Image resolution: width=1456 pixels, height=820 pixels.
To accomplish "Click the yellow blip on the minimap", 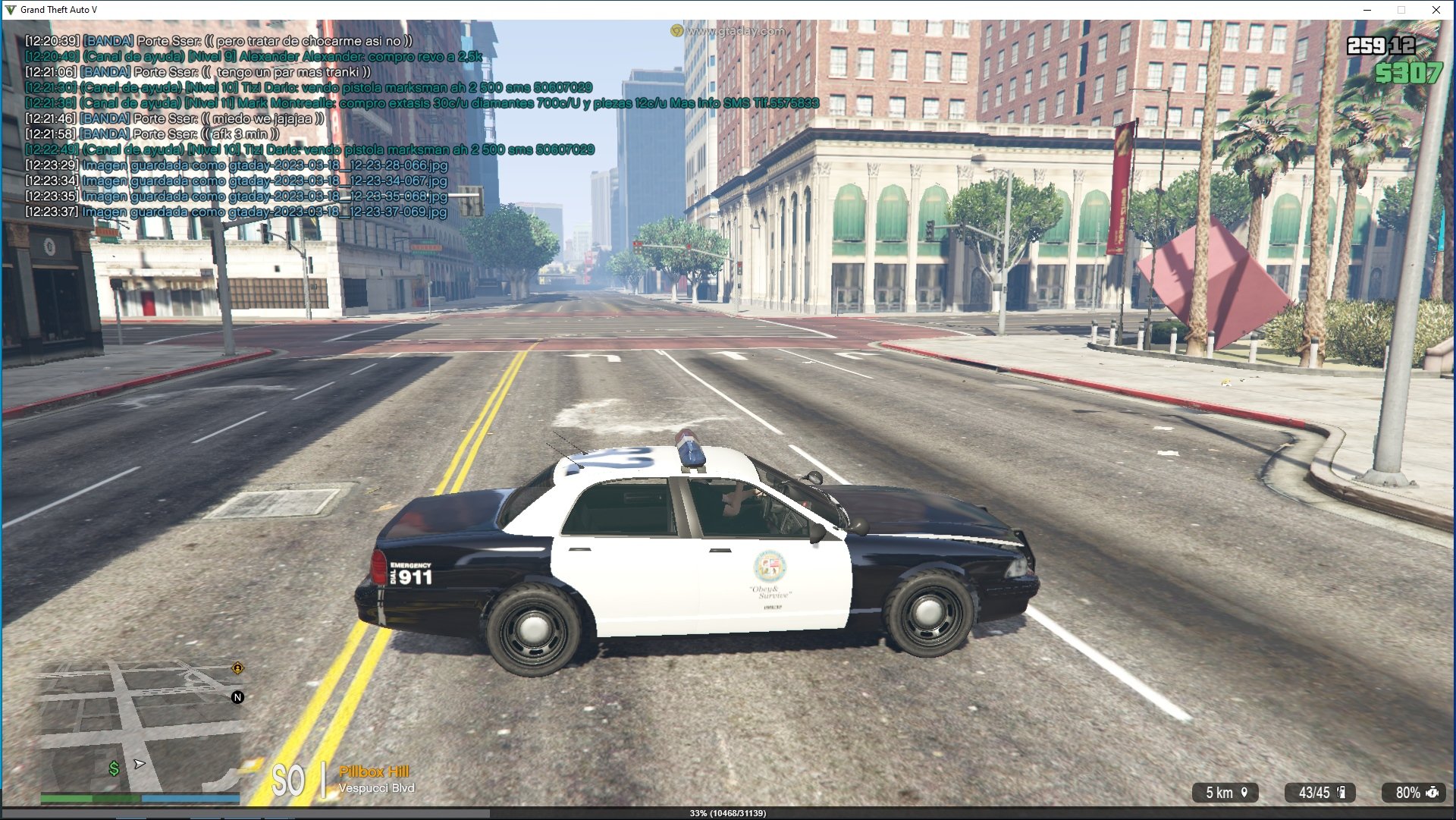I will click(237, 668).
